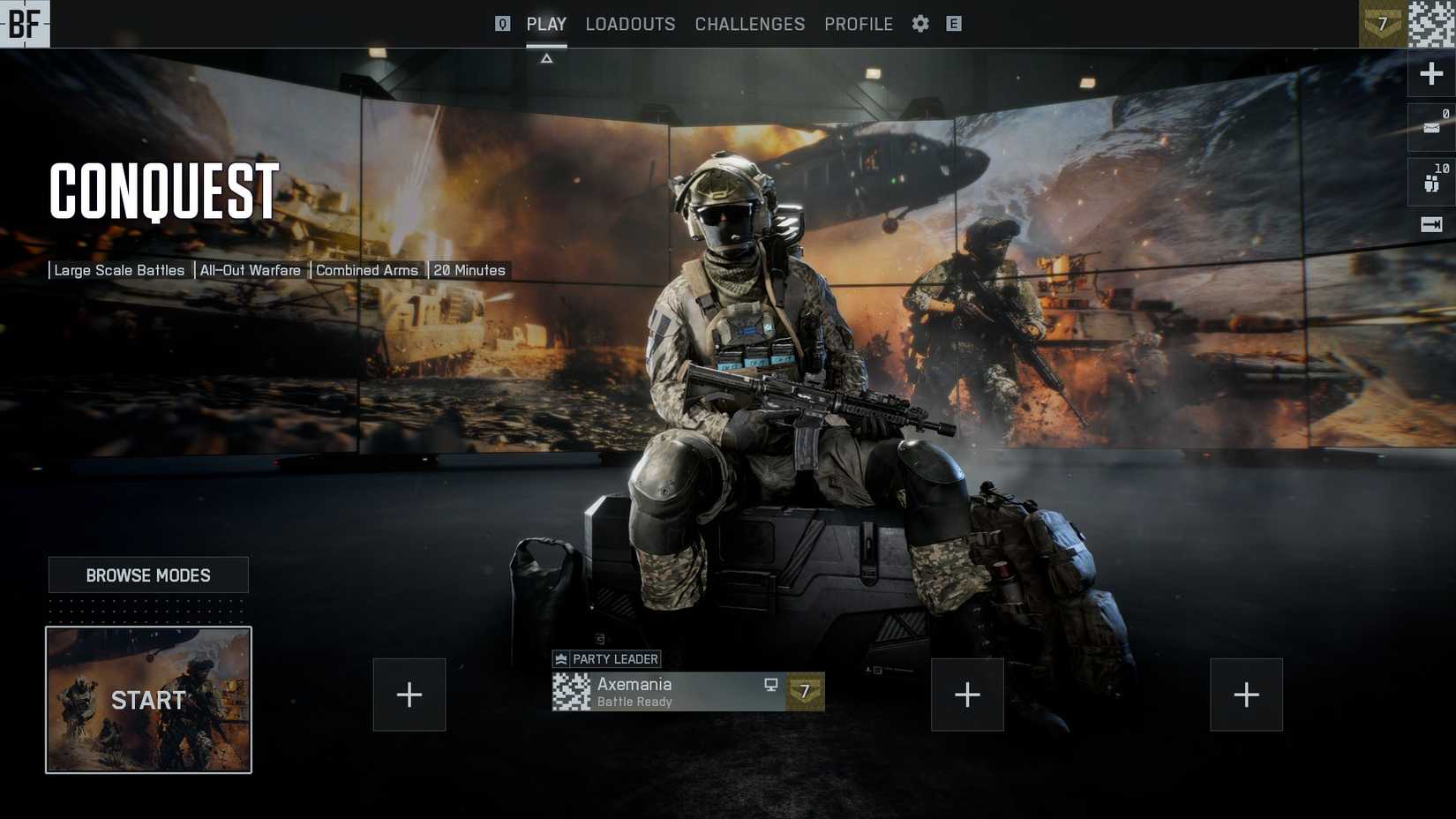Click the player level 7 badge
1456x819 pixels.
tap(1382, 24)
